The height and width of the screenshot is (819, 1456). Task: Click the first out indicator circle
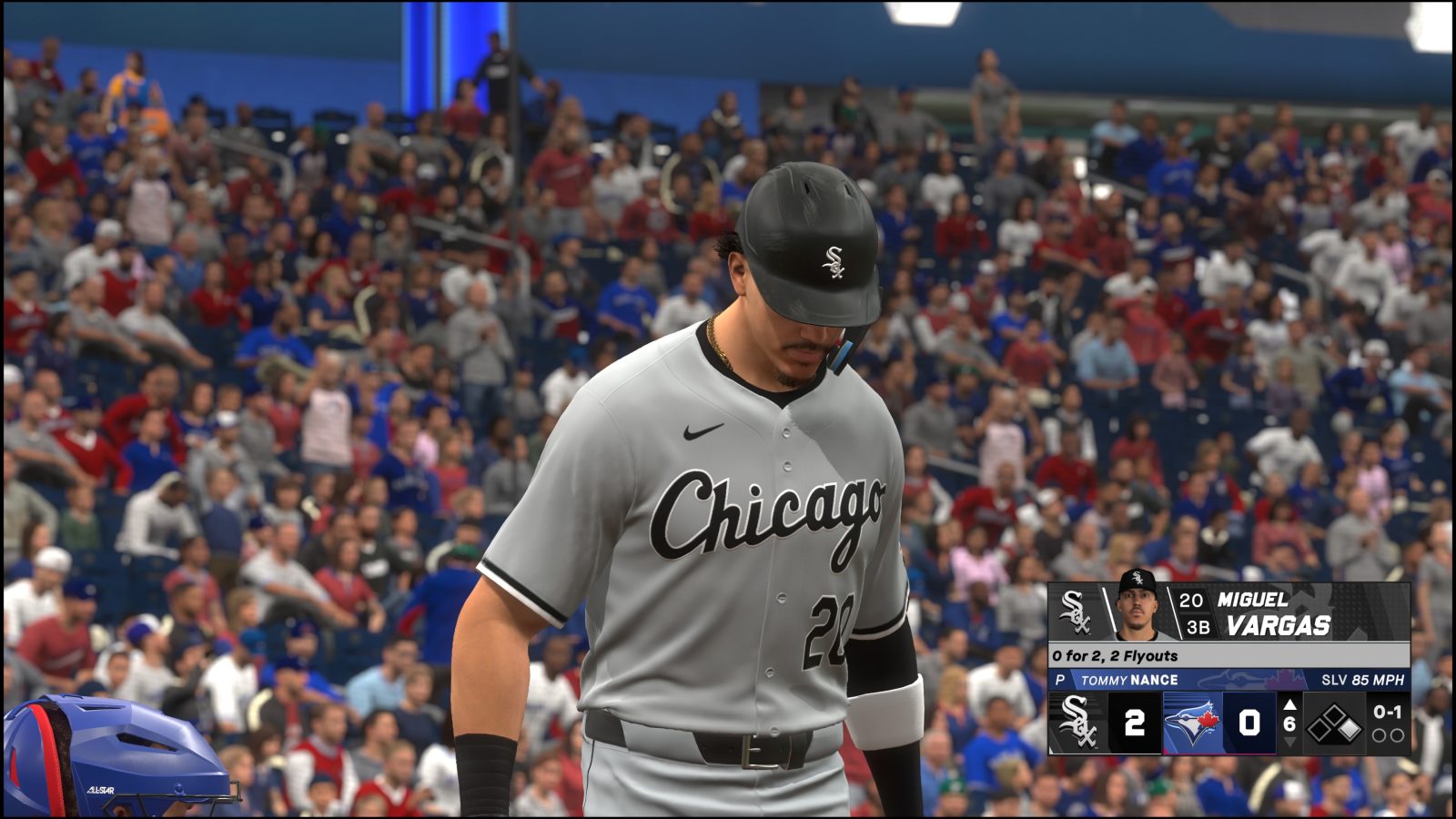1380,736
